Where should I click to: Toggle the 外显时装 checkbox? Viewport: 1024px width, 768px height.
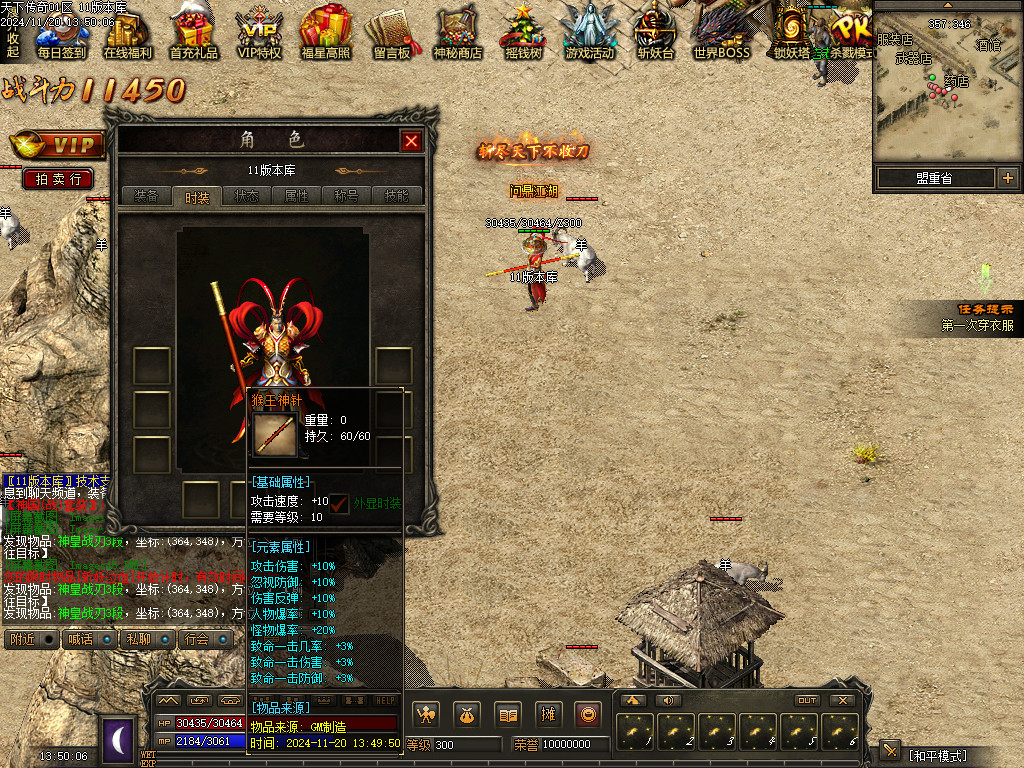click(x=340, y=503)
